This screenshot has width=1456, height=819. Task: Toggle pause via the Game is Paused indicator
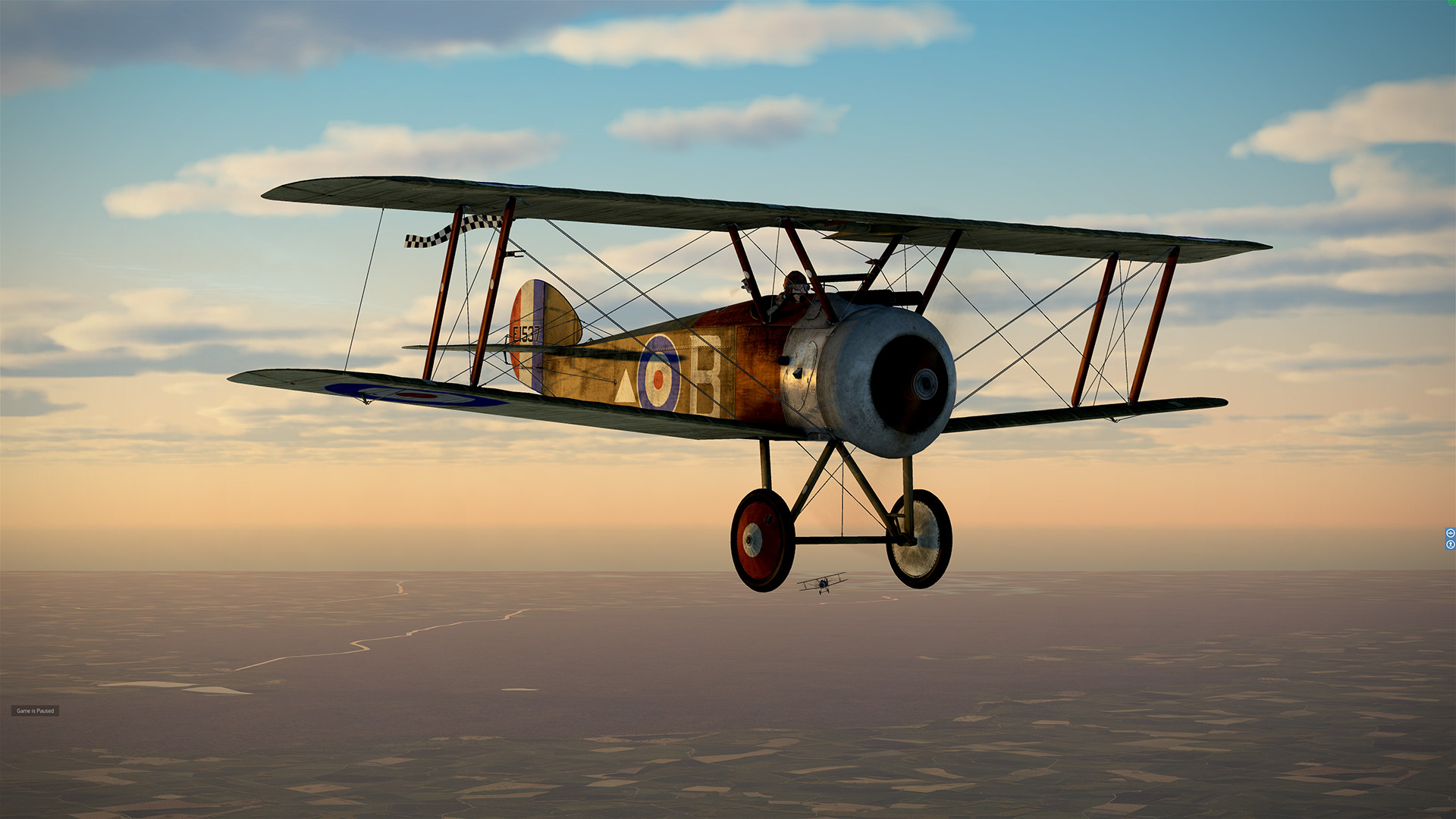point(35,711)
